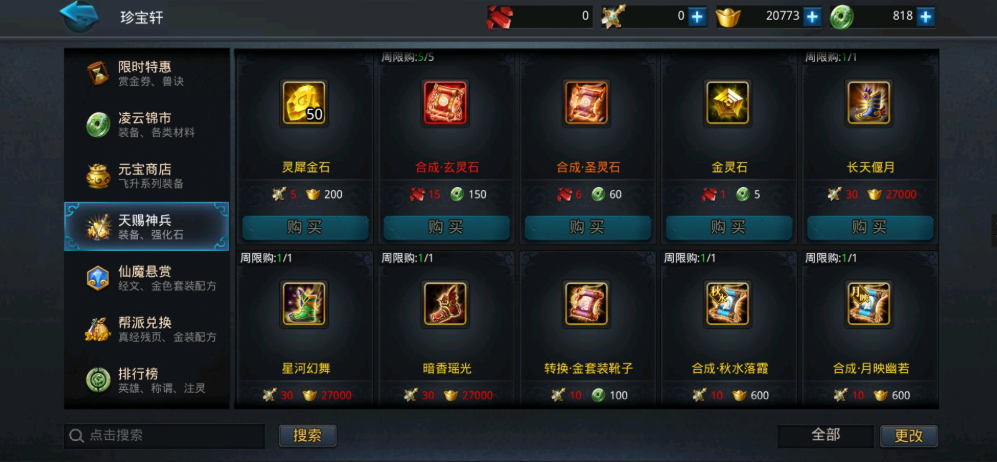The image size is (997, 462).
Task: Click the 点击搜索 search field
Action: pyautogui.click(x=170, y=436)
